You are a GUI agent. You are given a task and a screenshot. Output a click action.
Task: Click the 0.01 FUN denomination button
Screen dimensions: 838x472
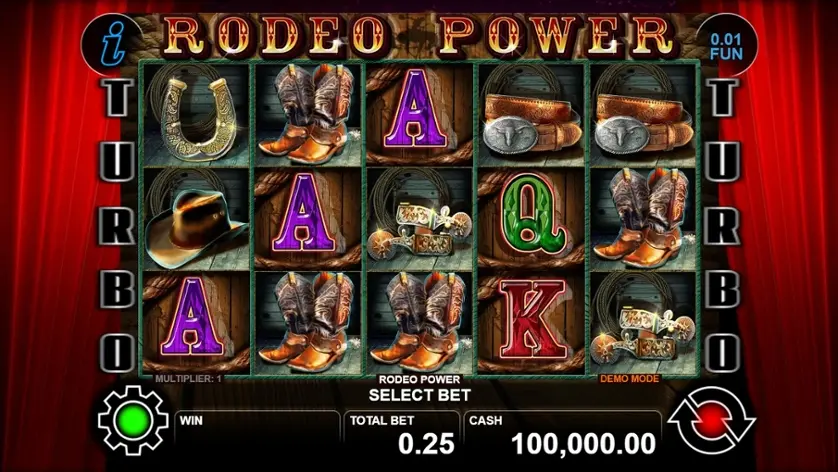[726, 44]
